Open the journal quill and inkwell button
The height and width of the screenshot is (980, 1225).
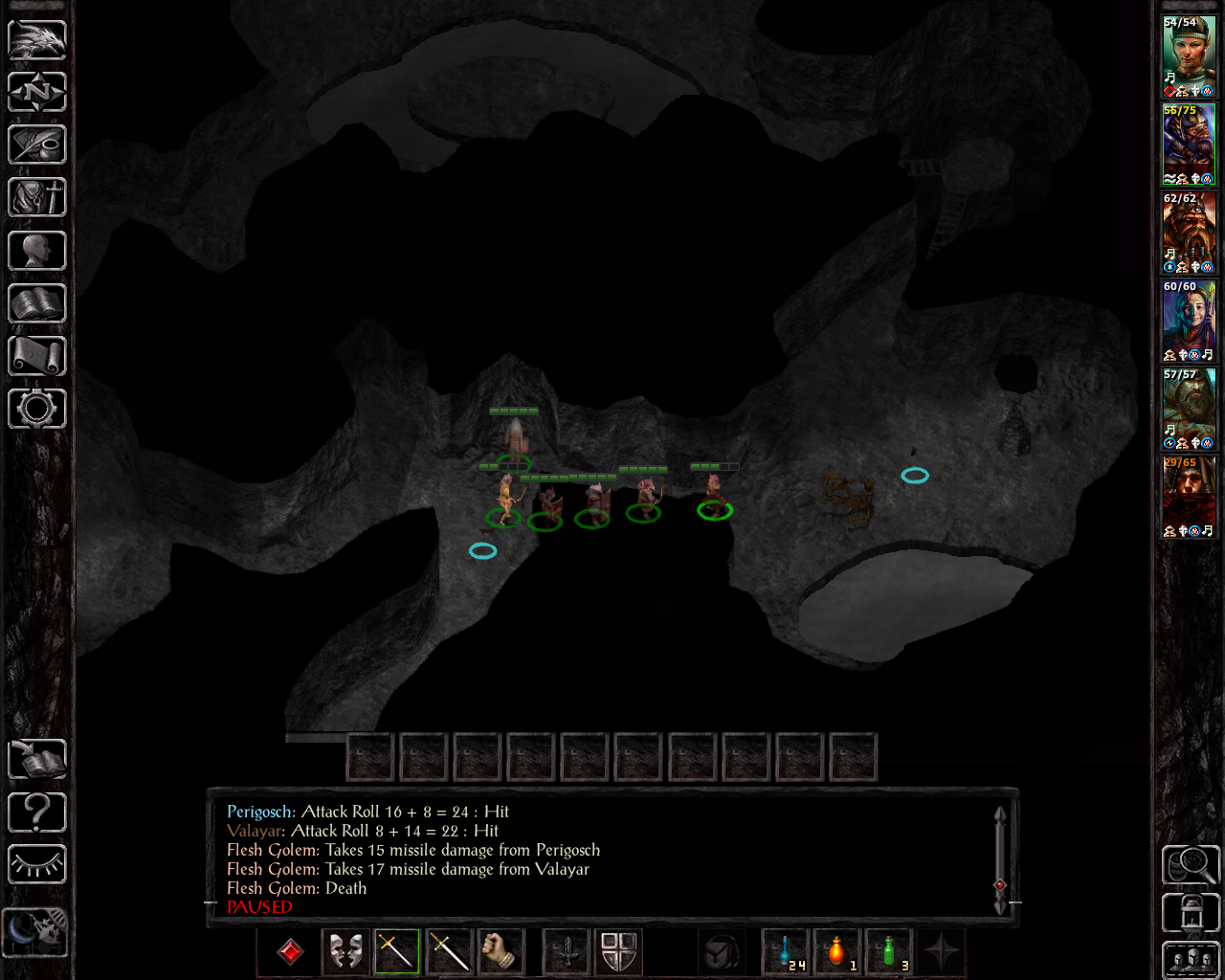point(37,145)
